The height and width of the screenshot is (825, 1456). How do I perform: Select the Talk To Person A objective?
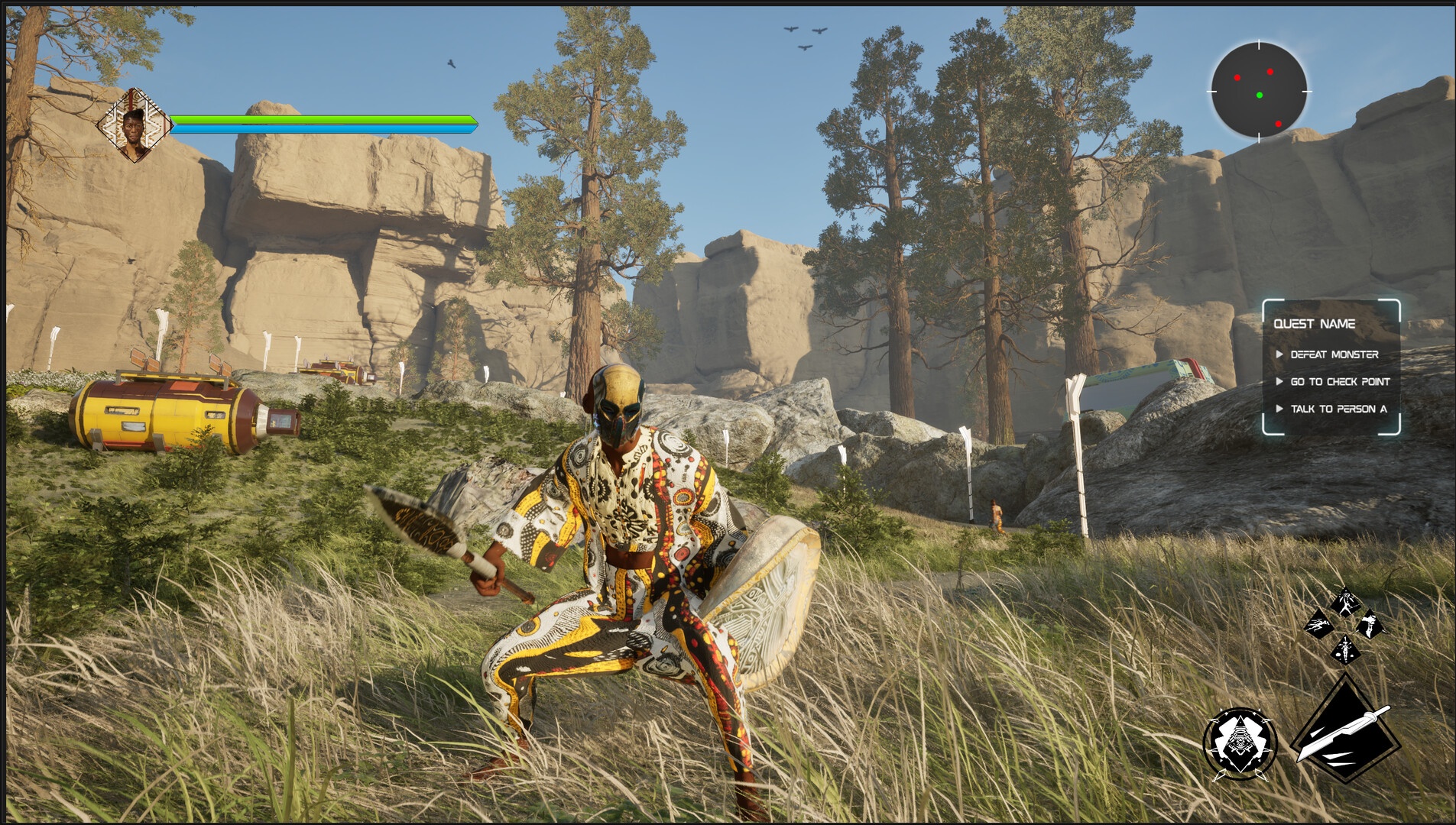point(1338,409)
